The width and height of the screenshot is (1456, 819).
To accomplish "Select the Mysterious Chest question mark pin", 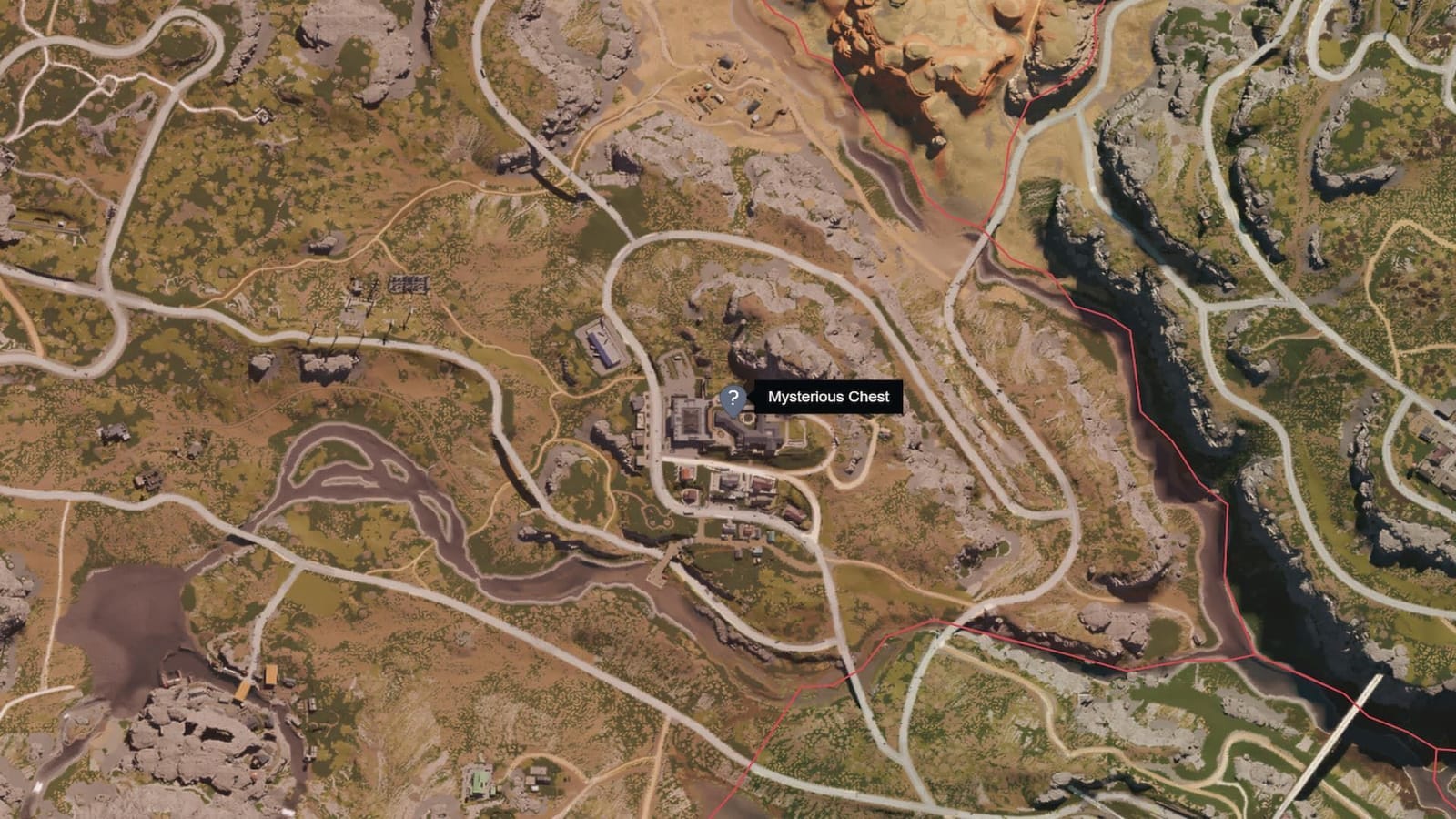I will (733, 398).
